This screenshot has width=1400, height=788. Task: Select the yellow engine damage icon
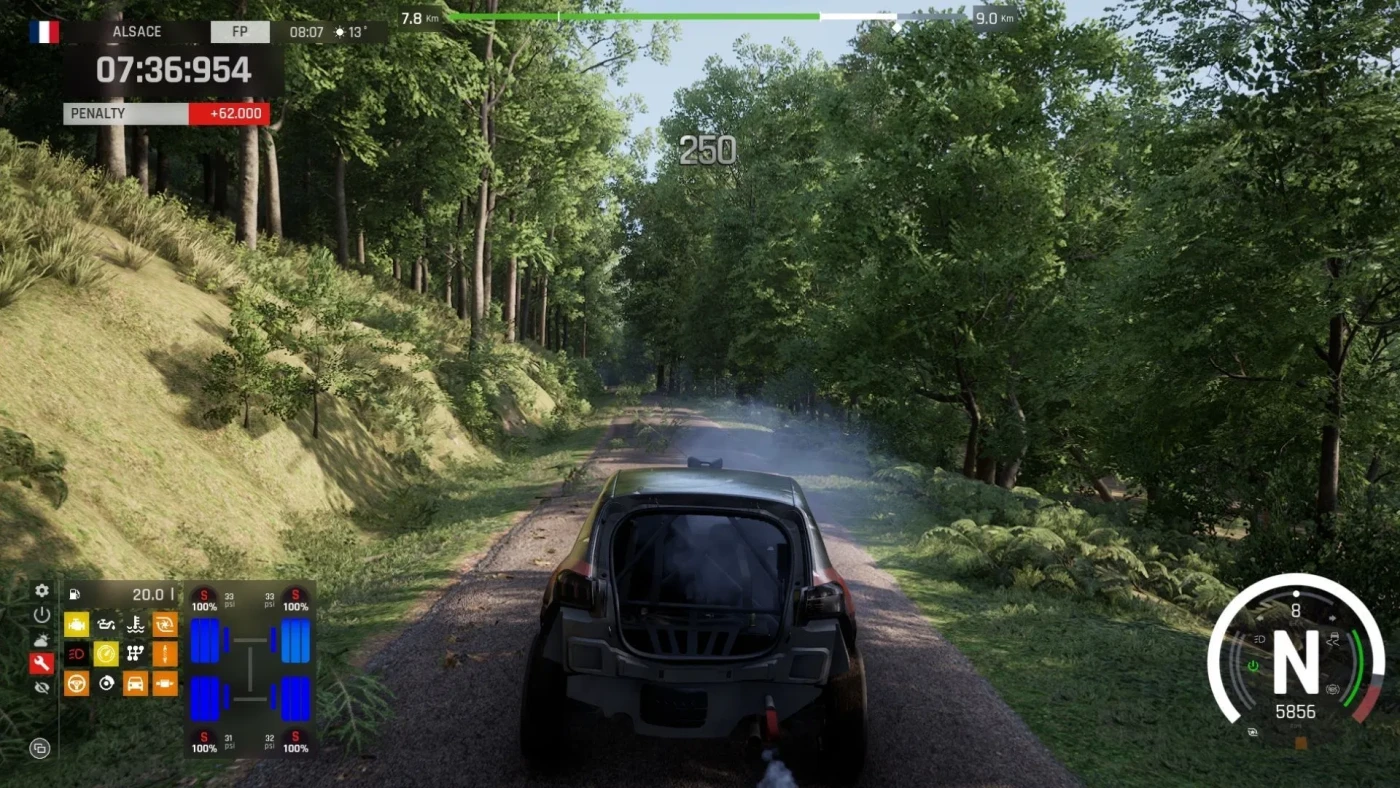coord(77,625)
